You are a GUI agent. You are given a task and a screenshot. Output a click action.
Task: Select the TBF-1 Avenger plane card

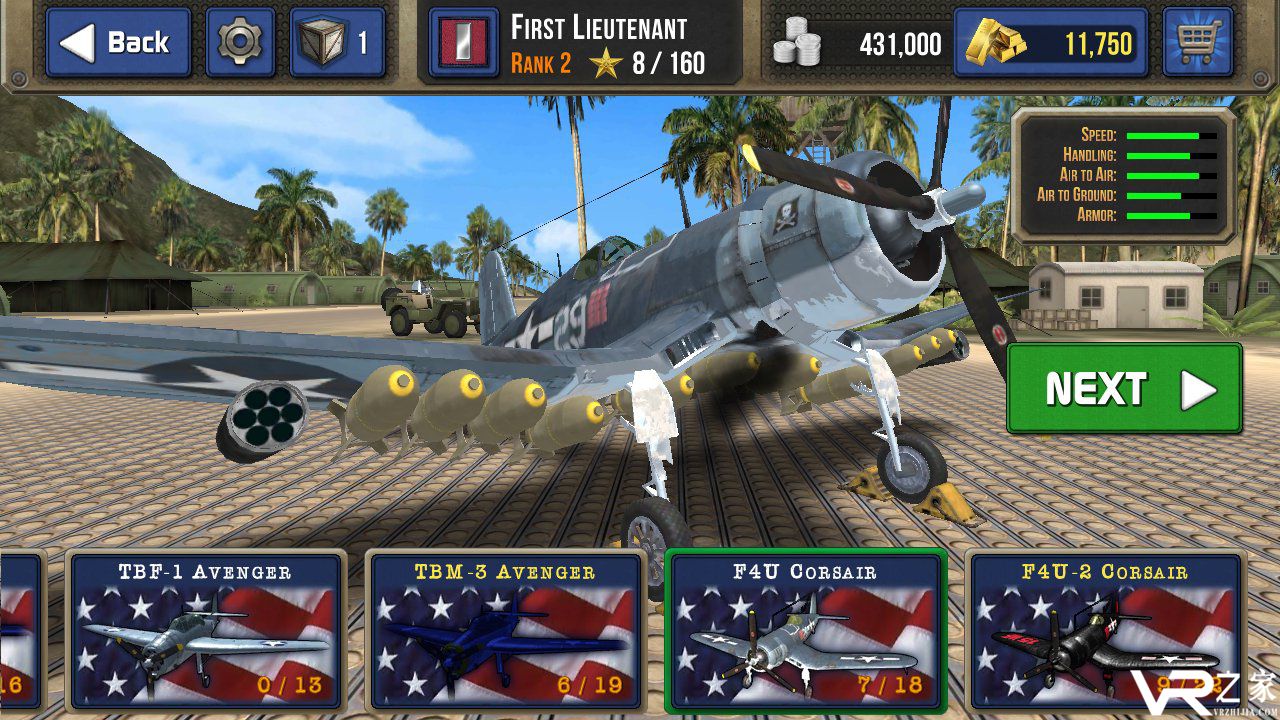pos(206,630)
